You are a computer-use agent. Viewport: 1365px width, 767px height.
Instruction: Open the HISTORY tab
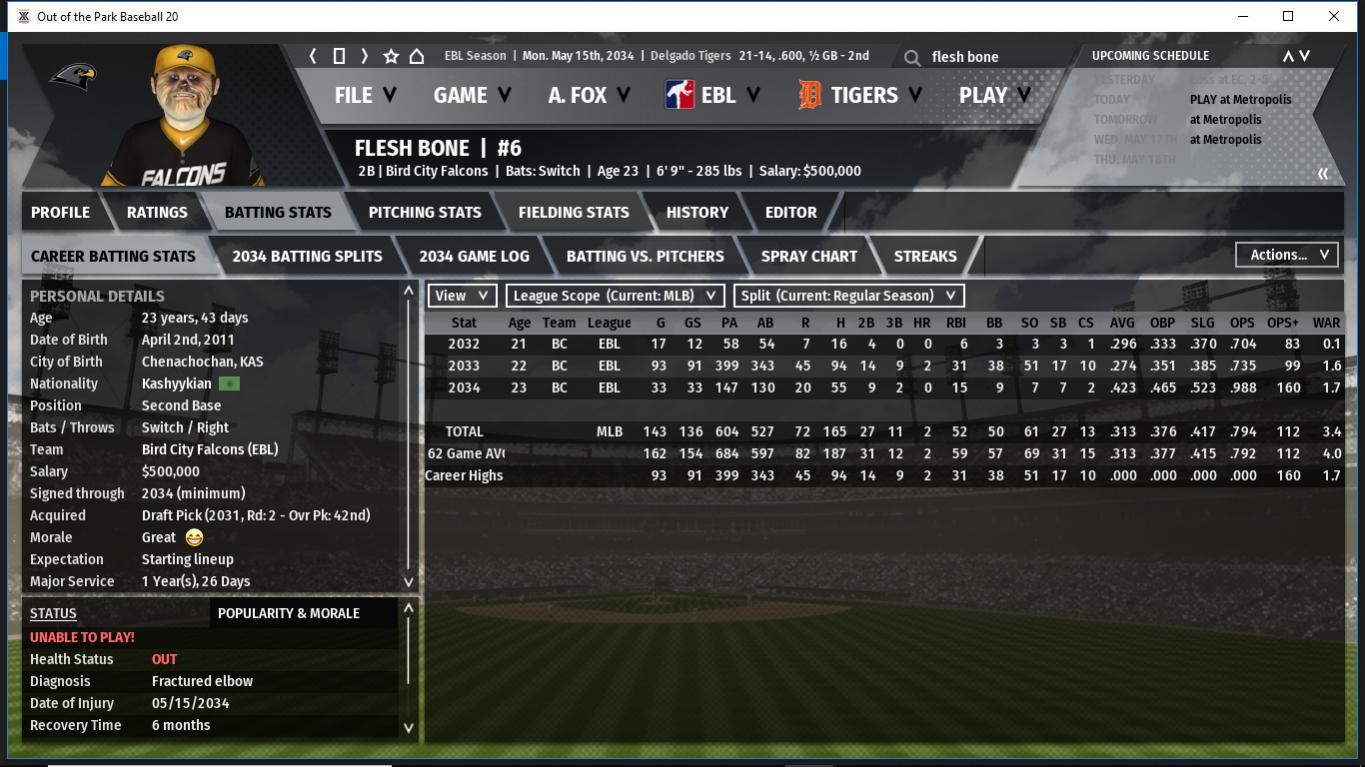tap(697, 212)
